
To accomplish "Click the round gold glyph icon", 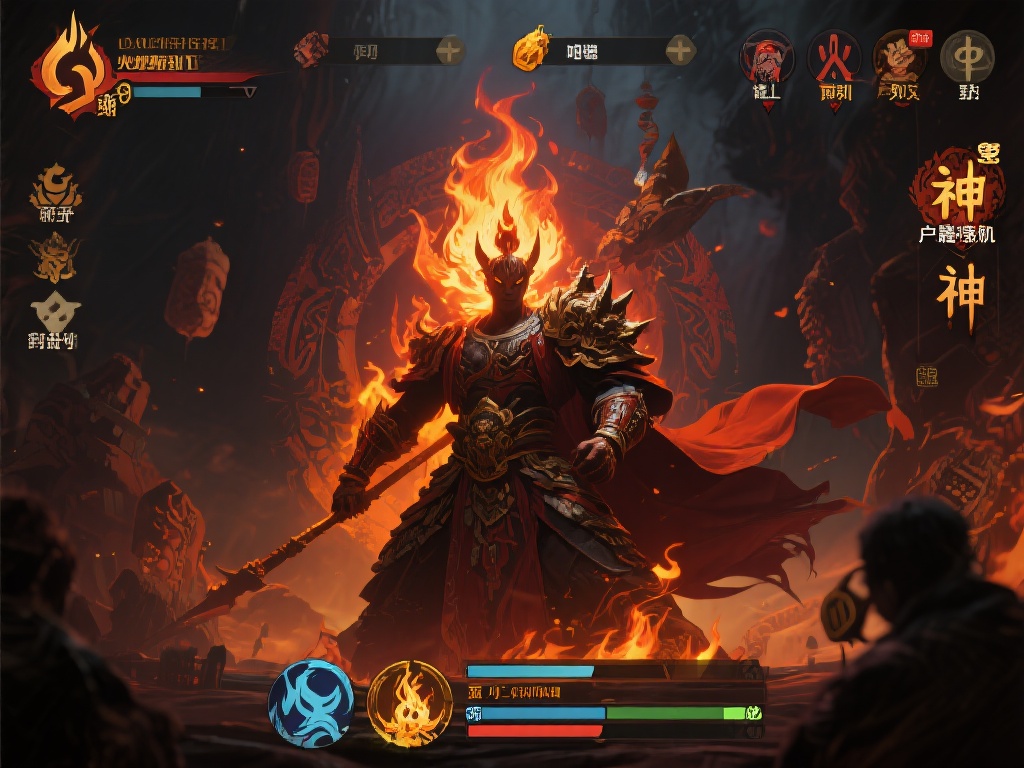I will point(967,56).
